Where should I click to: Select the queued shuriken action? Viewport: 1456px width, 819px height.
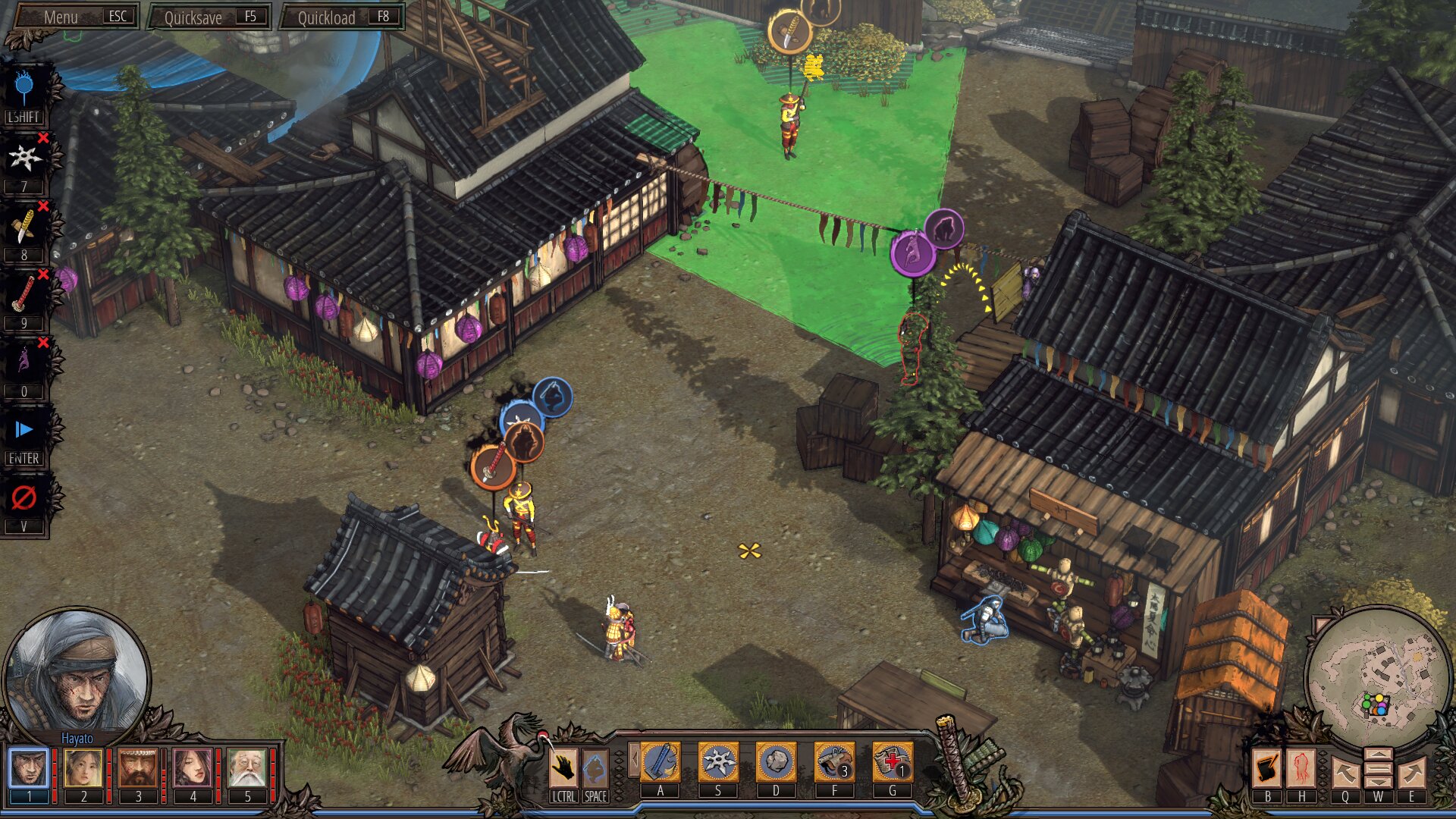coord(24,158)
